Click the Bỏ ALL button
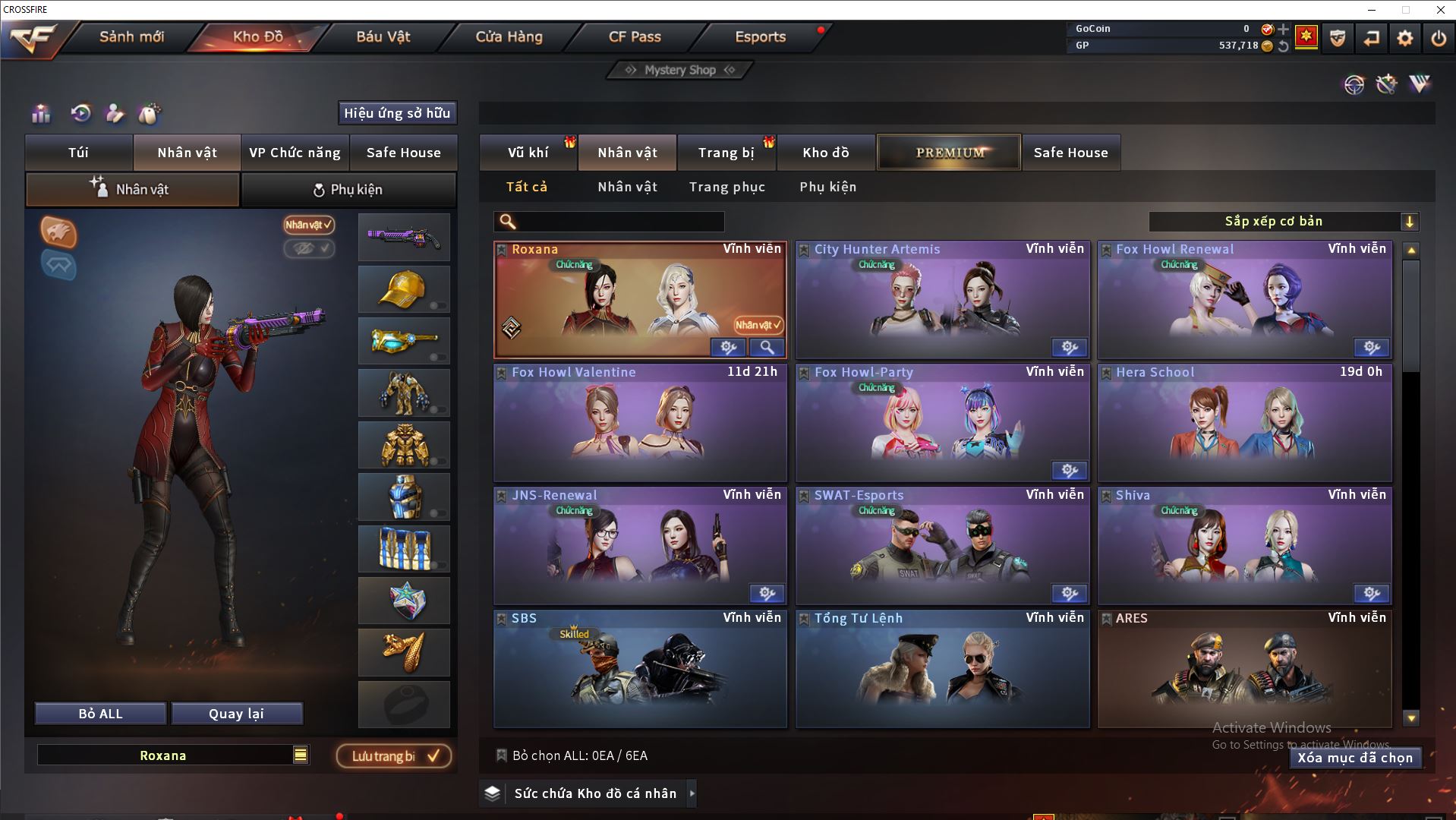The height and width of the screenshot is (820, 1456). click(x=100, y=714)
